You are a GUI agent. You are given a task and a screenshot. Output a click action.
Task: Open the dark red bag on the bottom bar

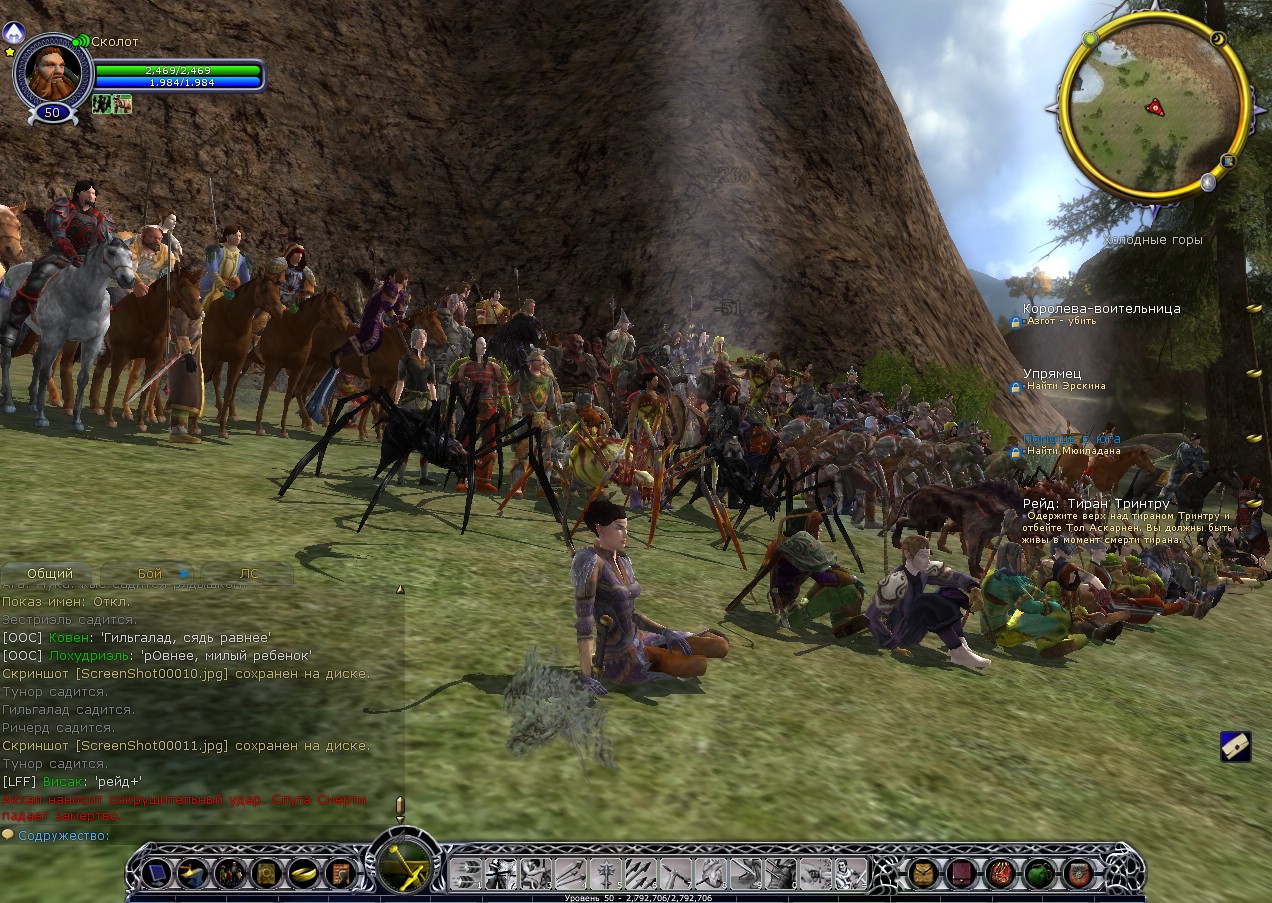961,874
